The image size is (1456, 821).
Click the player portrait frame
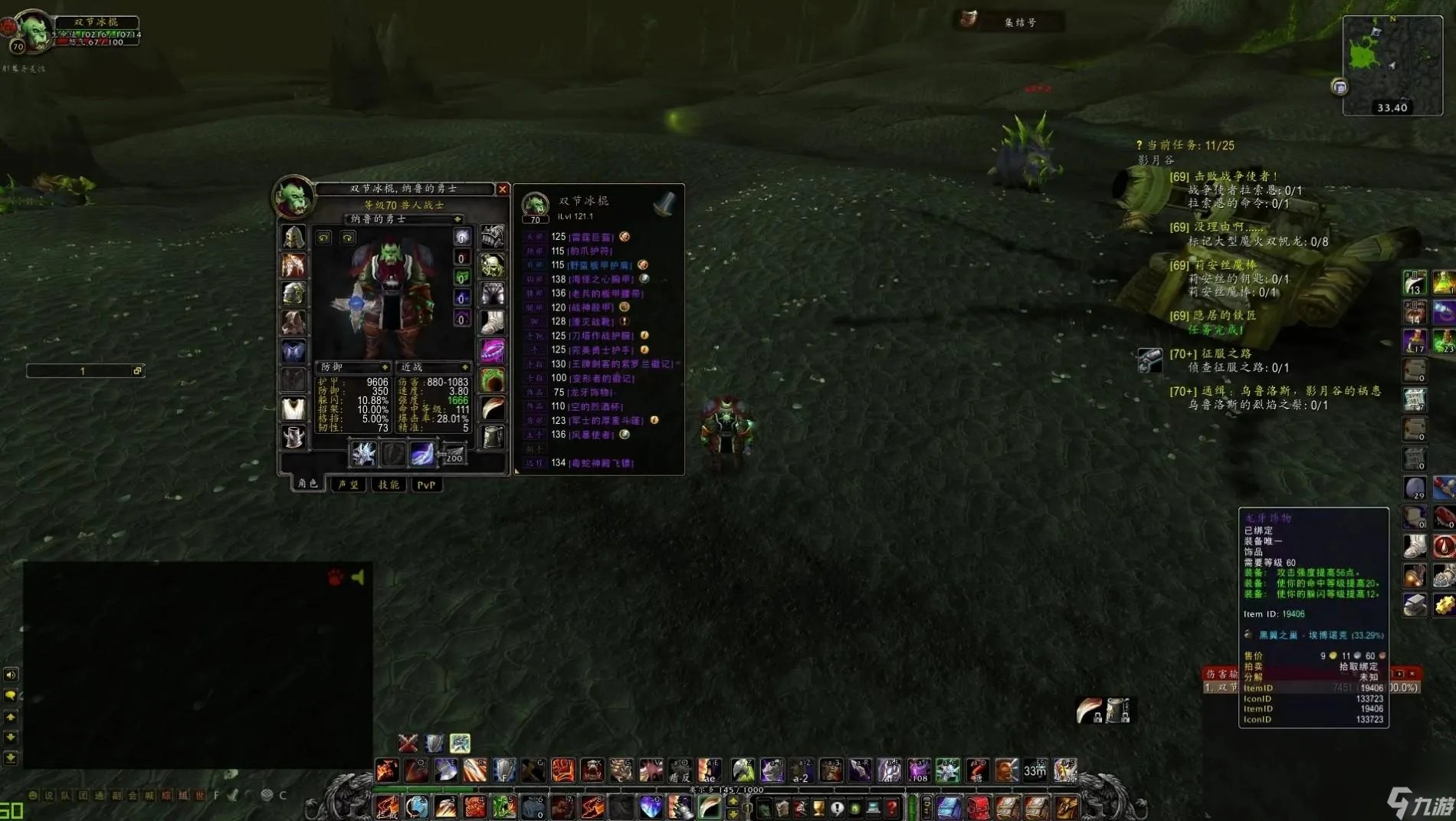coord(34,31)
